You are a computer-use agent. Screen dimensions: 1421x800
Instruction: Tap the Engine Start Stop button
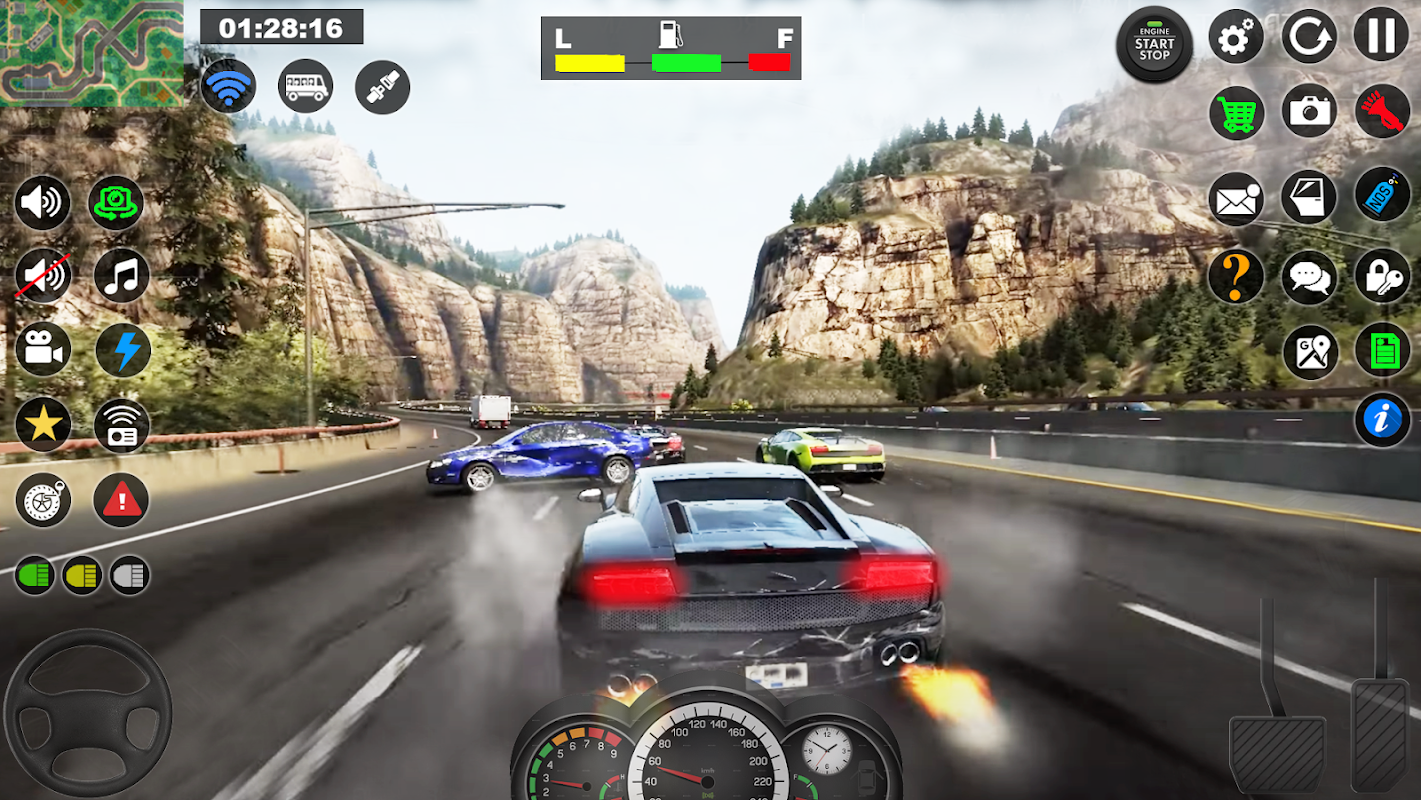[1154, 44]
